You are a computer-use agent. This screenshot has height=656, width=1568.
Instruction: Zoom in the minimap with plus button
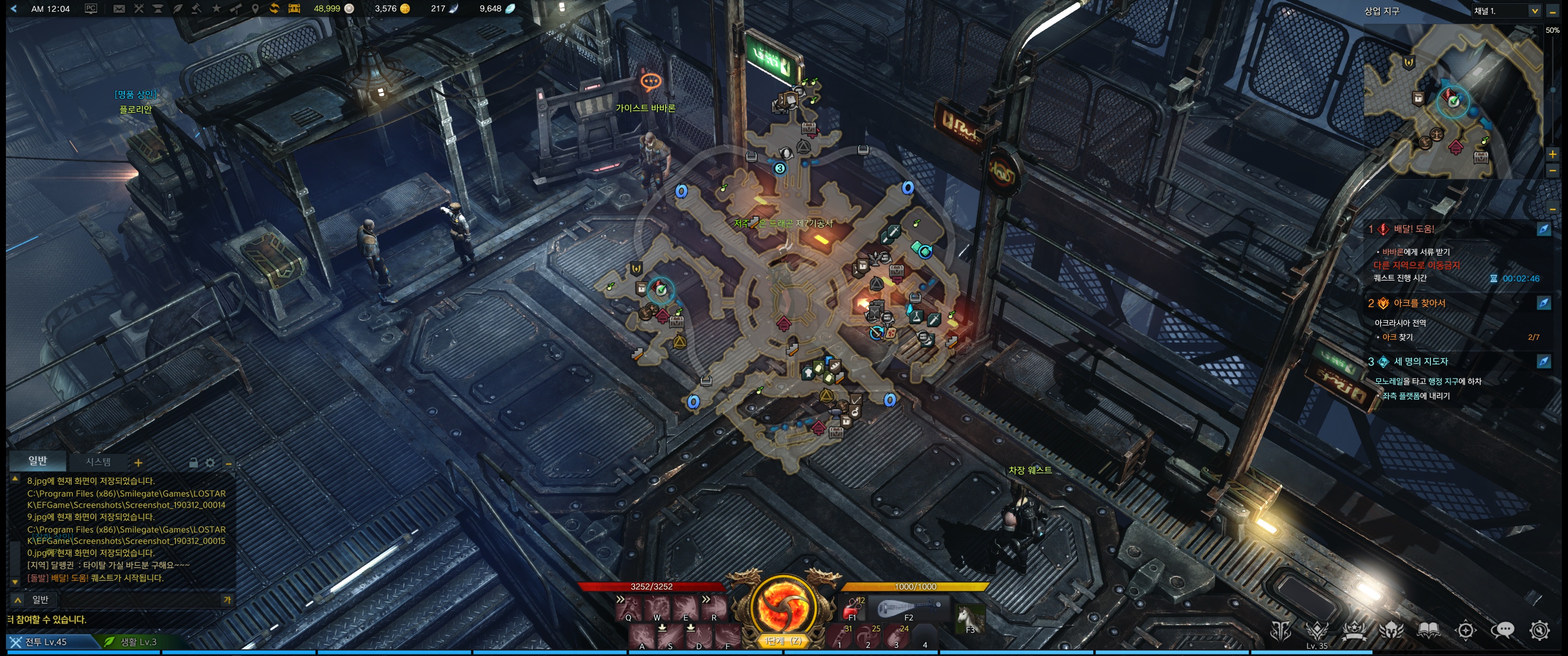tap(1552, 154)
